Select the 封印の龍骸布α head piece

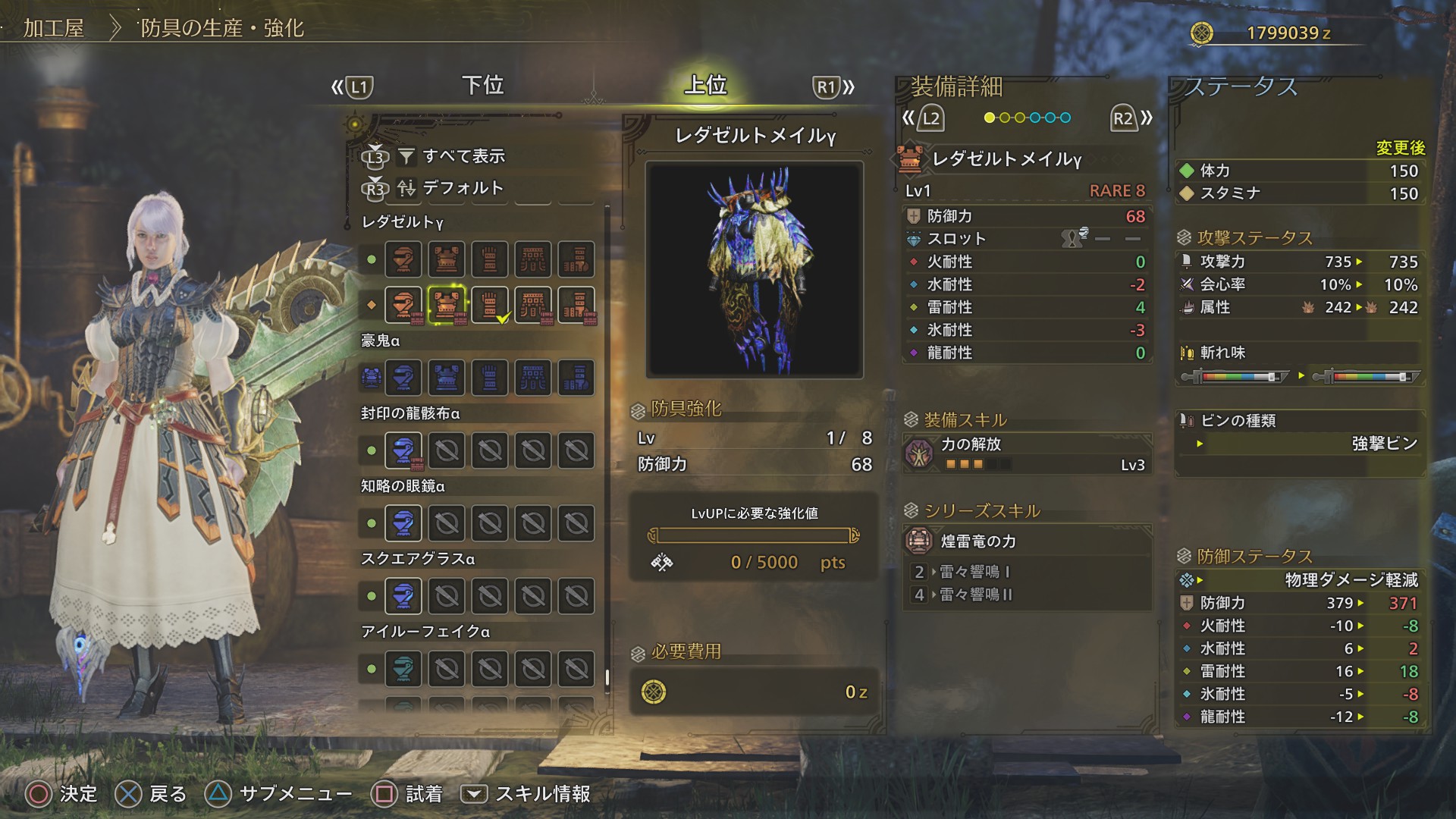click(x=403, y=450)
